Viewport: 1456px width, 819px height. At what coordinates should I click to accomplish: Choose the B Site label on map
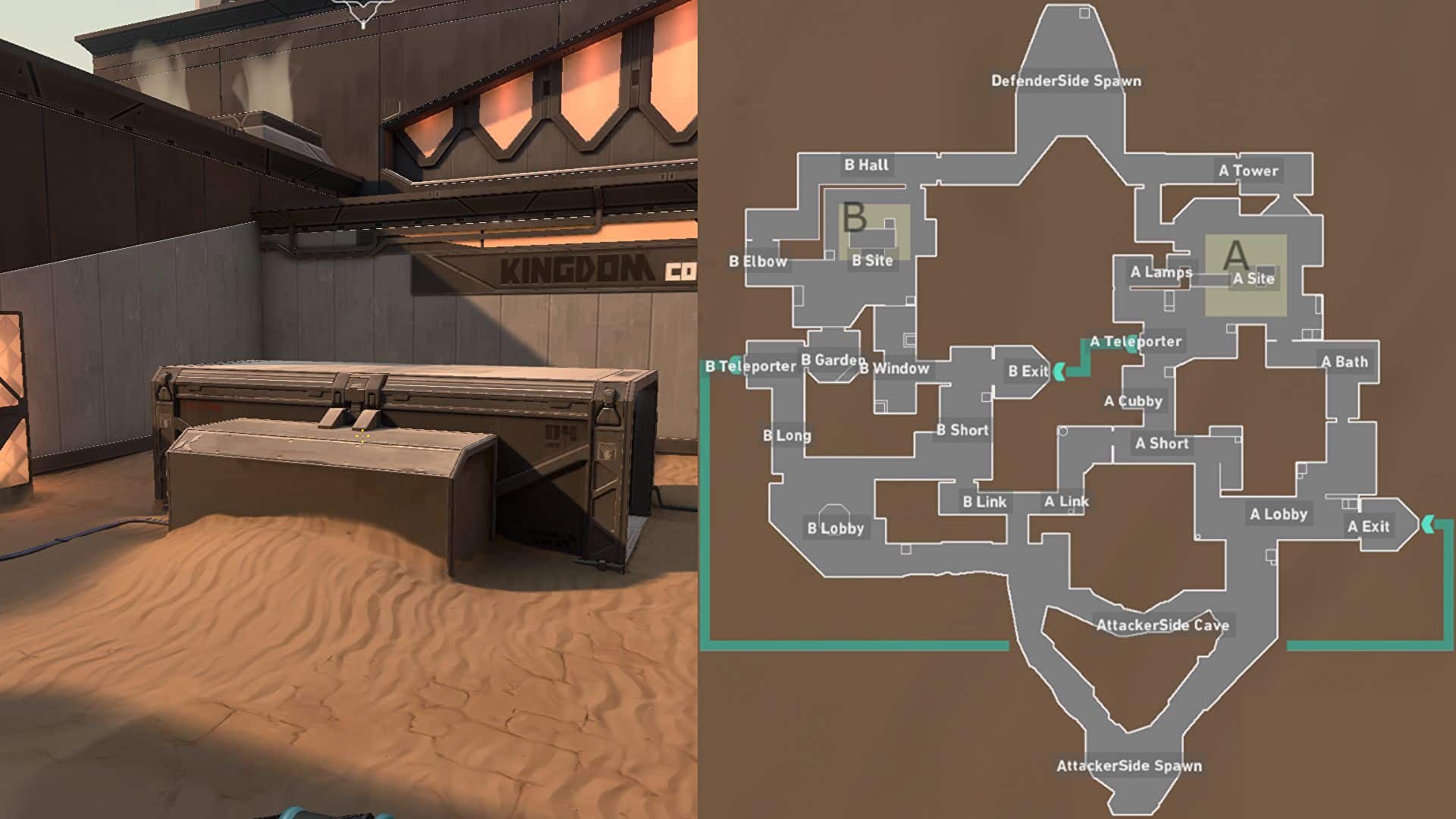(872, 261)
